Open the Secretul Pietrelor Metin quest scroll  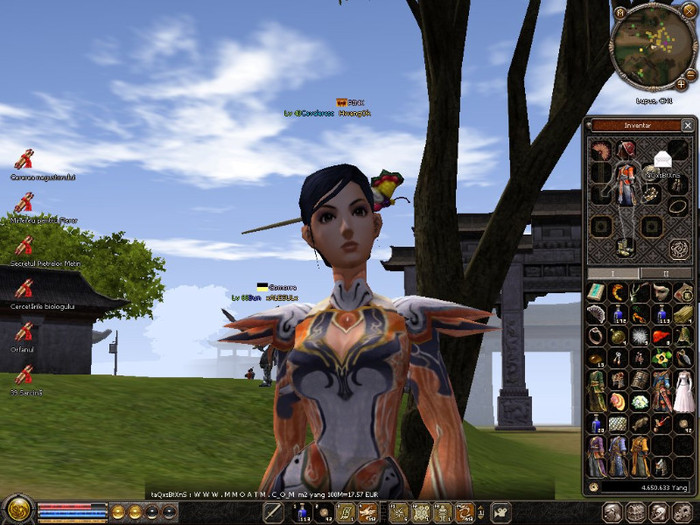[x=24, y=246]
